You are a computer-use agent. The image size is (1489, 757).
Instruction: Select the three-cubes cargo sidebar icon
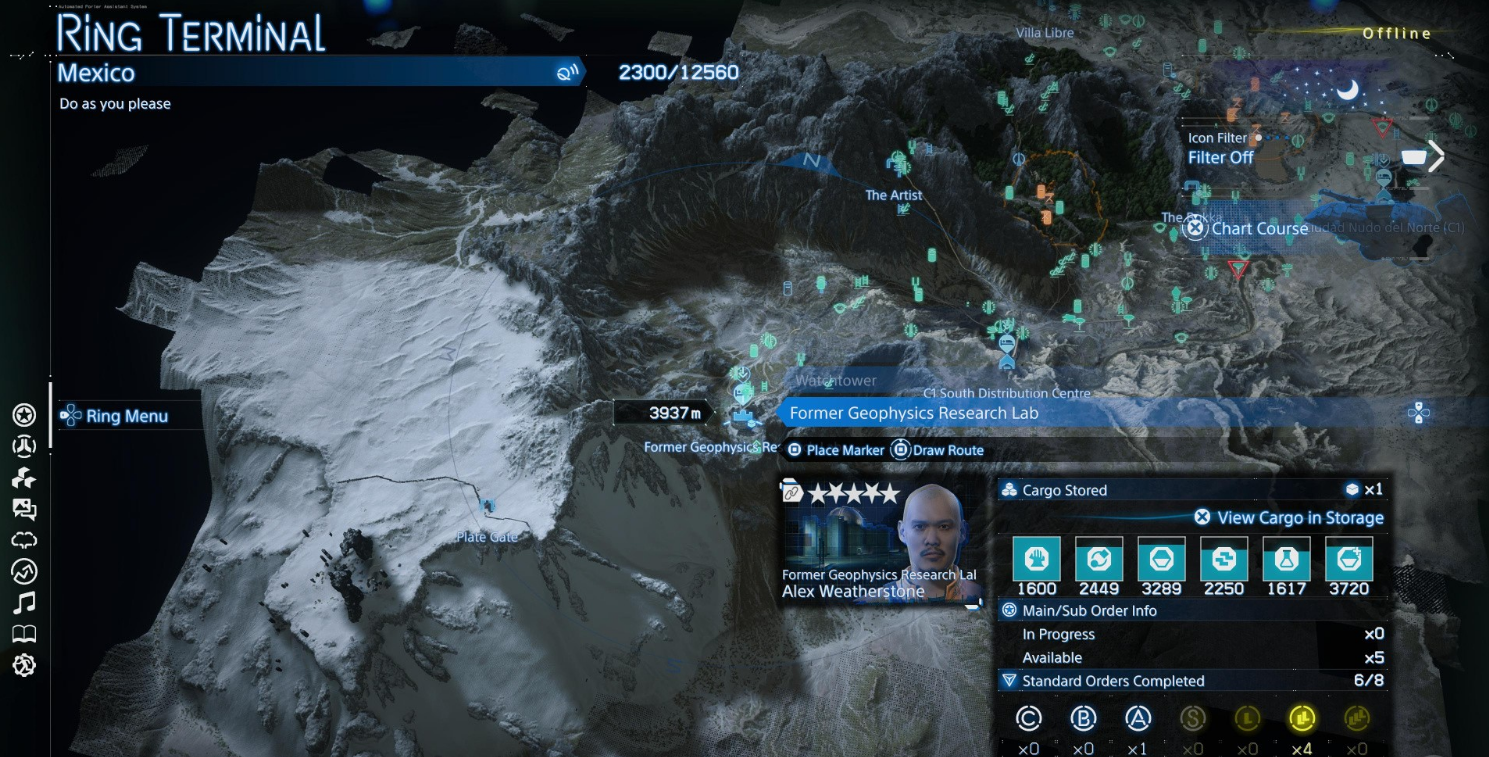point(24,478)
